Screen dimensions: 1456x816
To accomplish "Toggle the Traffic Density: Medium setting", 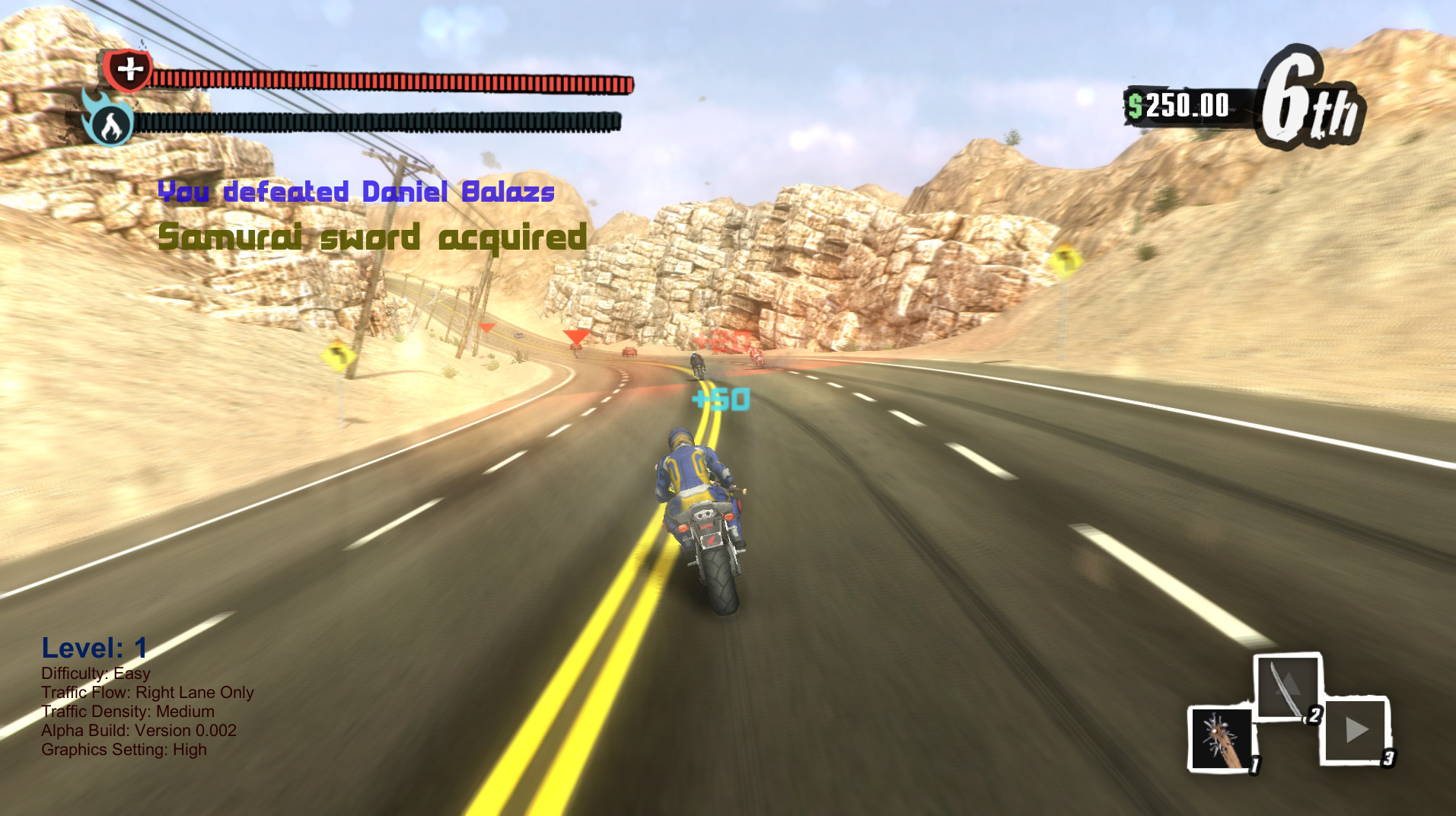I will pos(127,711).
